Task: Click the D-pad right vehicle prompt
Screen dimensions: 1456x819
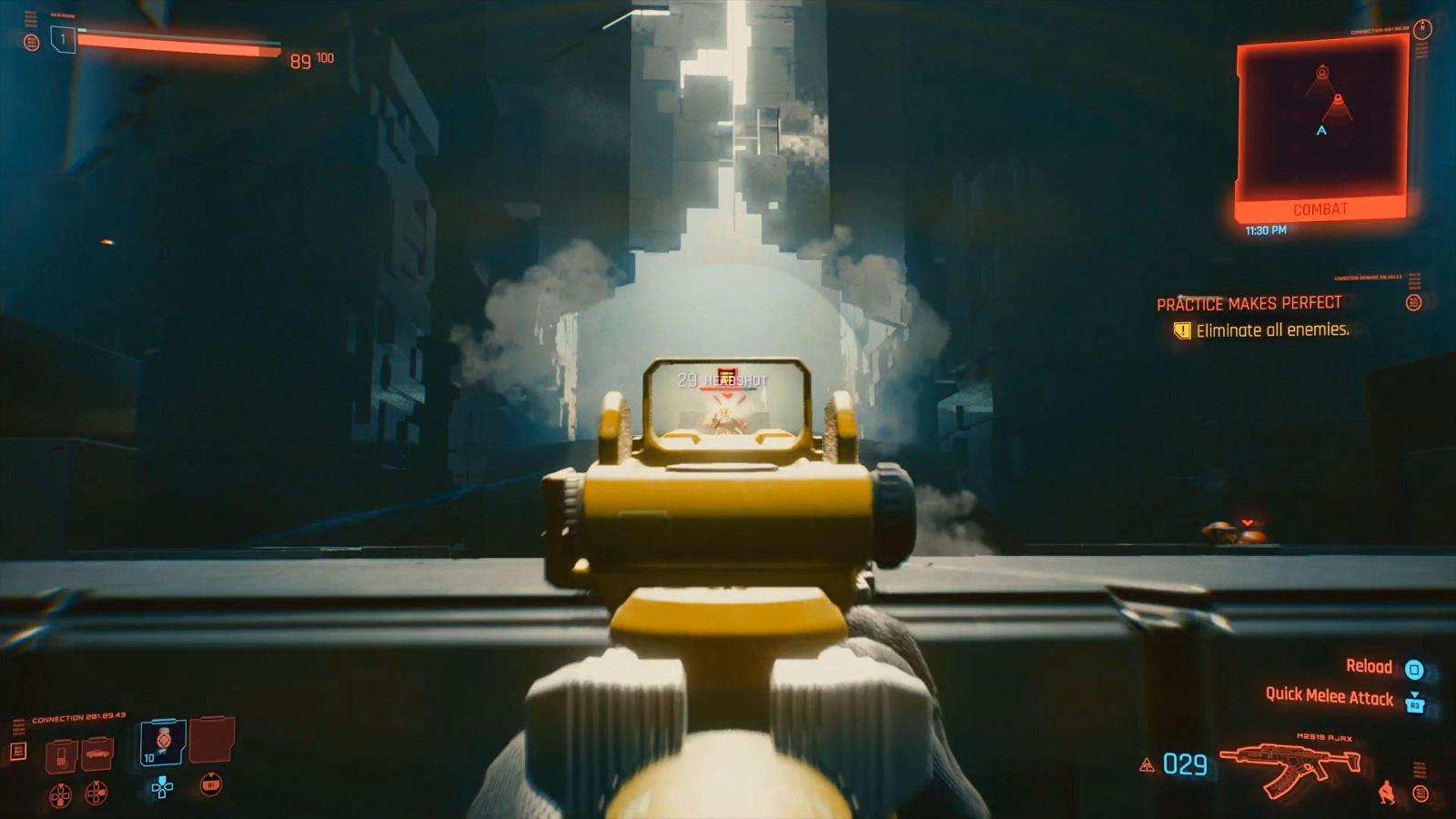Action: (x=96, y=794)
